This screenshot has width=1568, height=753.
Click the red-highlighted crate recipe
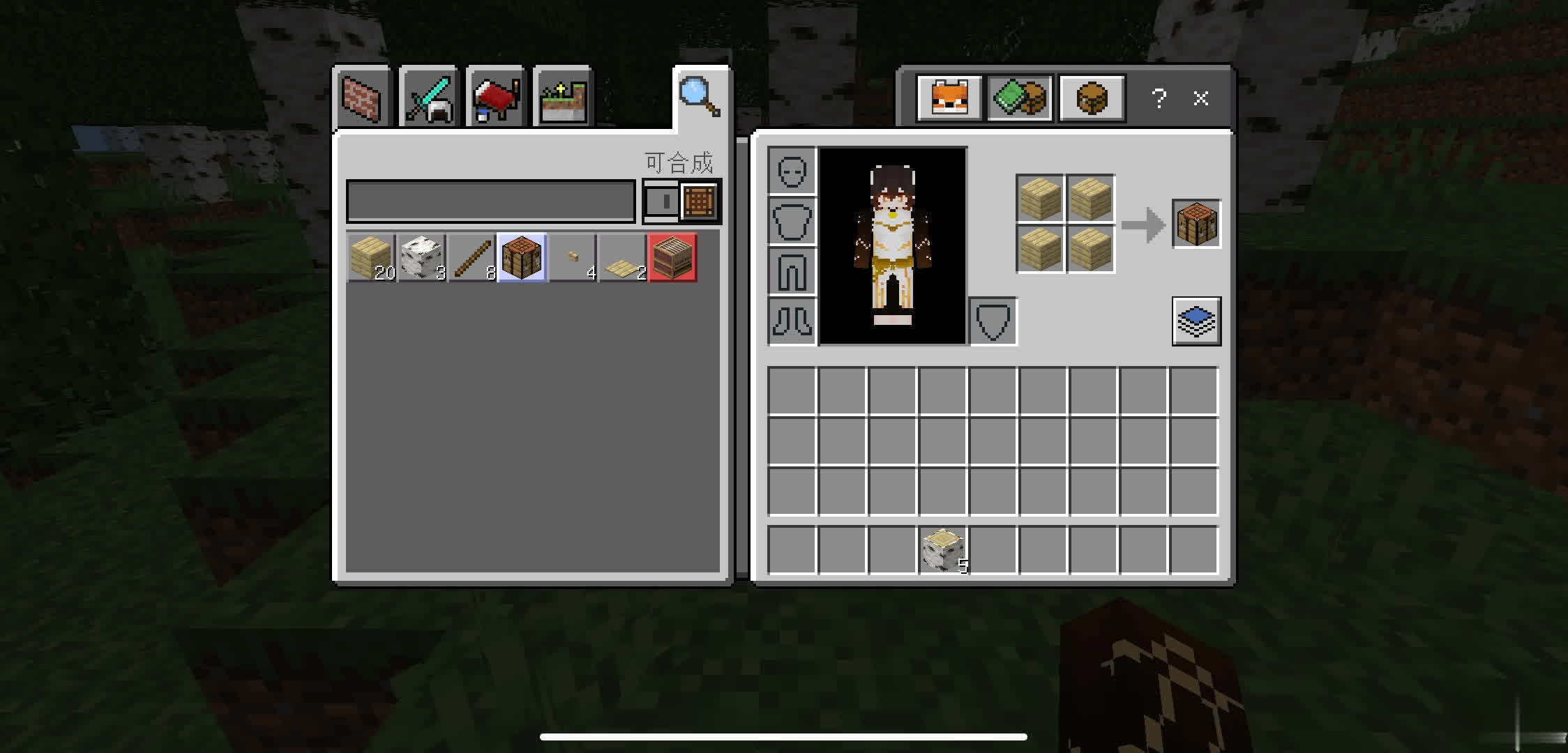coord(673,258)
